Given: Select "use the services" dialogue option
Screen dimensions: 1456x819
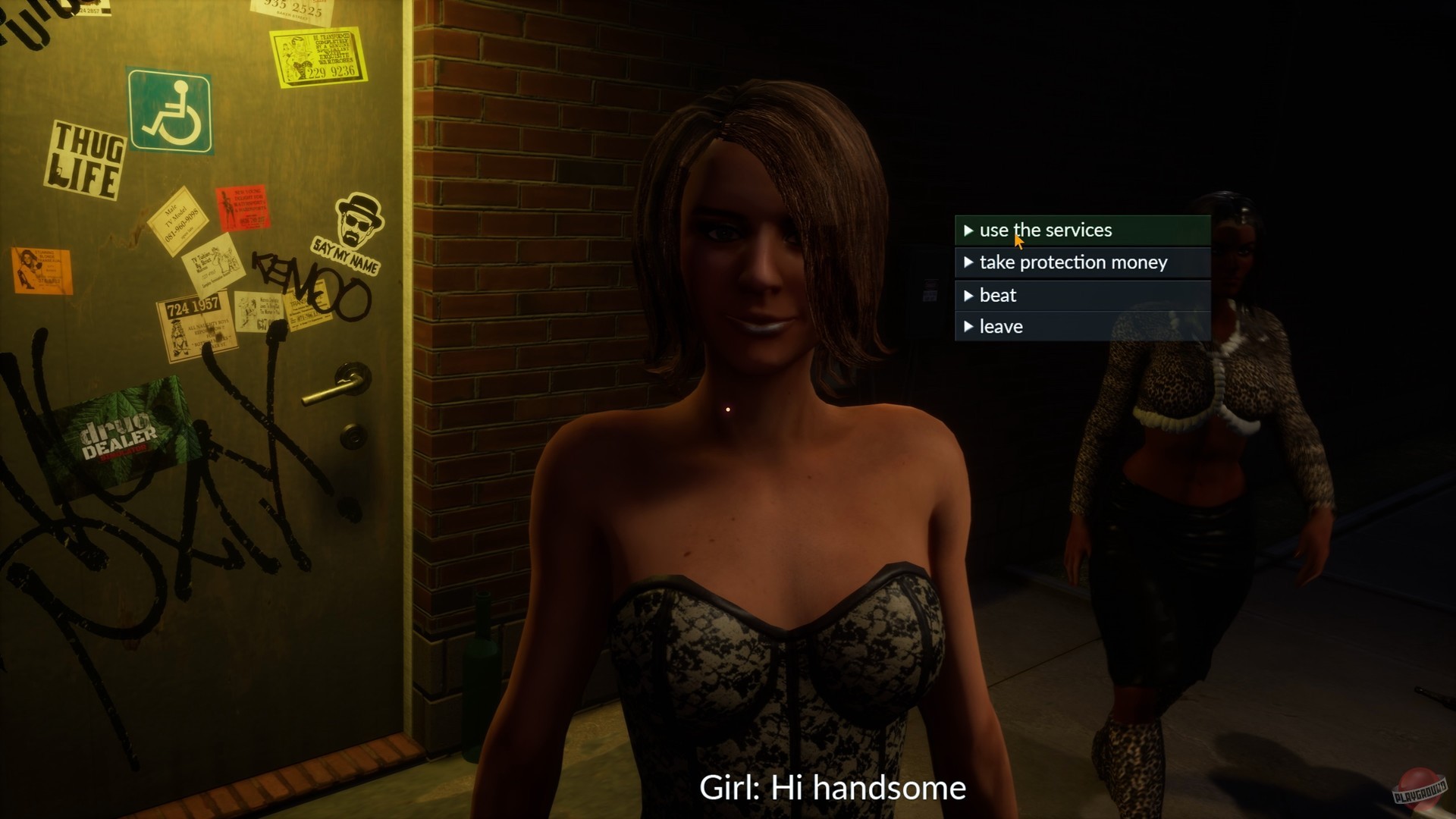Looking at the screenshot, I should point(1045,230).
